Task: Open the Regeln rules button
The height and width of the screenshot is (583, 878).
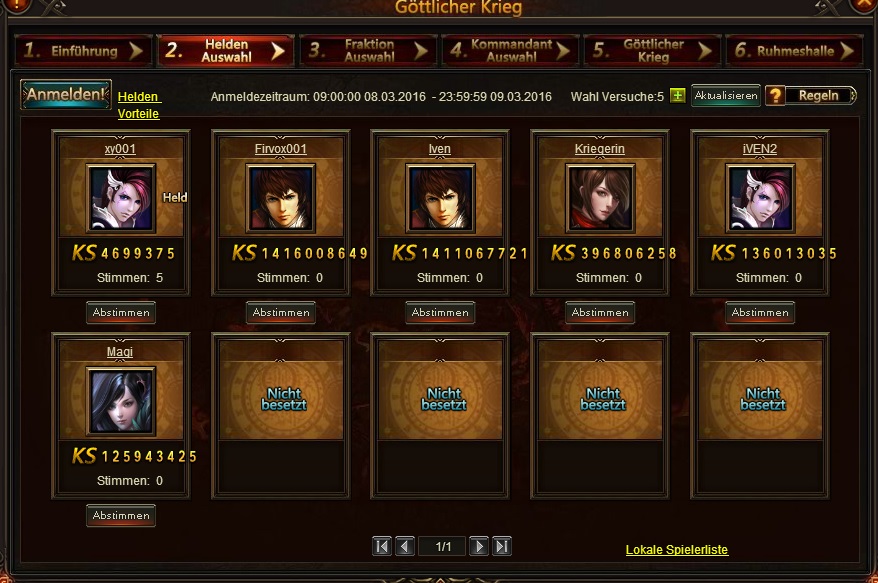Action: [811, 96]
